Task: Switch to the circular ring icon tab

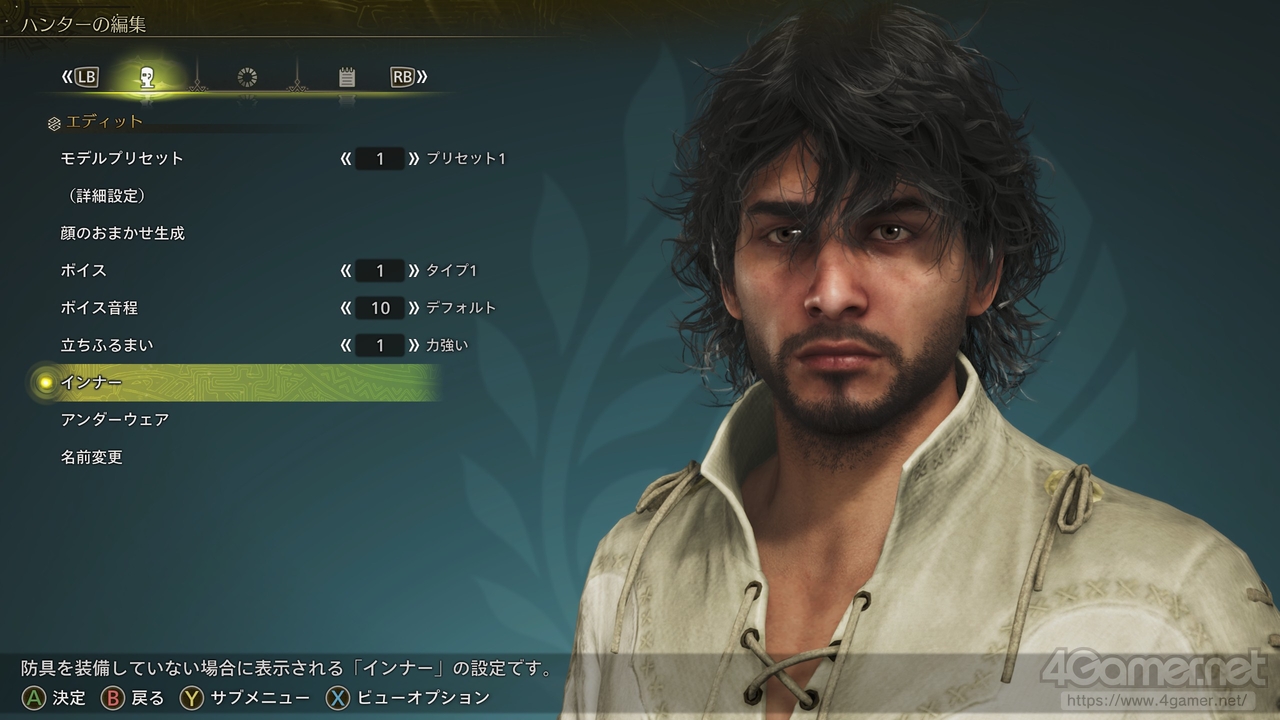Action: click(247, 77)
